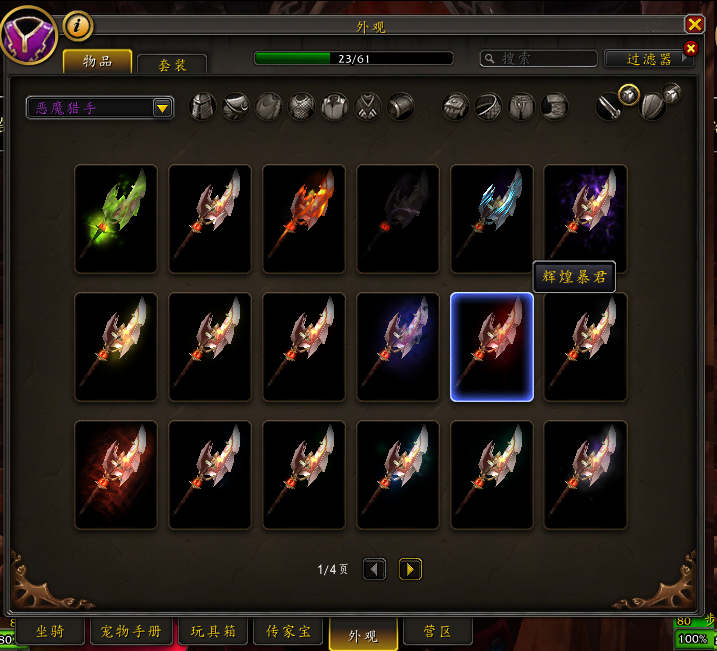Open the 物品 items tab

(97, 62)
